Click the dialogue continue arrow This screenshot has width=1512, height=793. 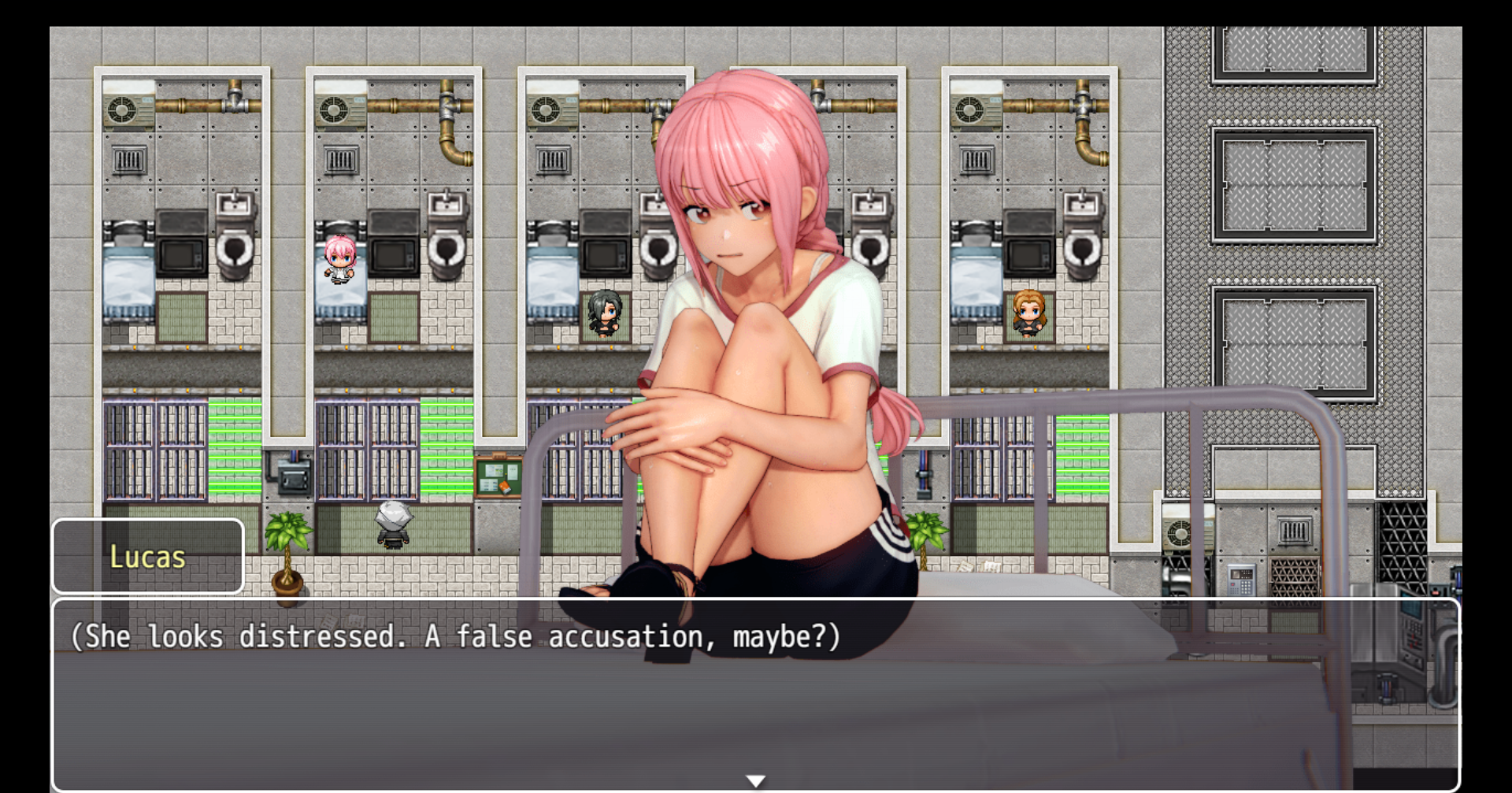755,780
